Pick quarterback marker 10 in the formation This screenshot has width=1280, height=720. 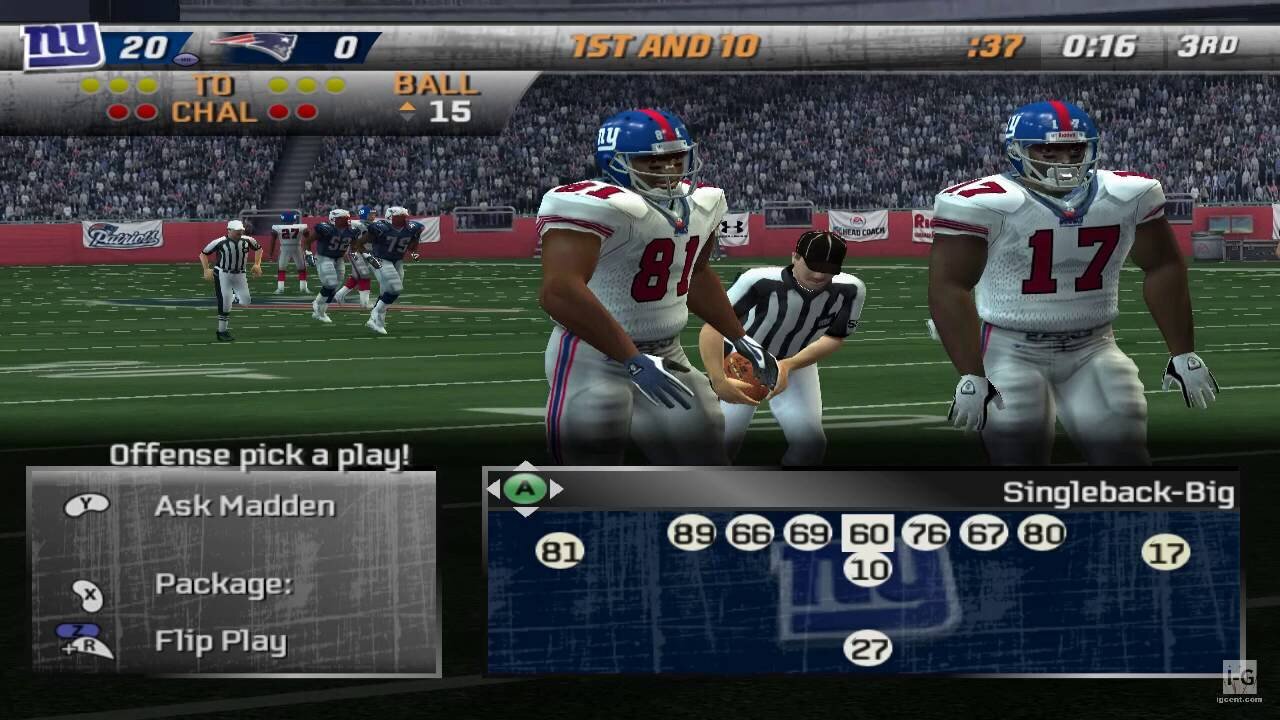[868, 570]
